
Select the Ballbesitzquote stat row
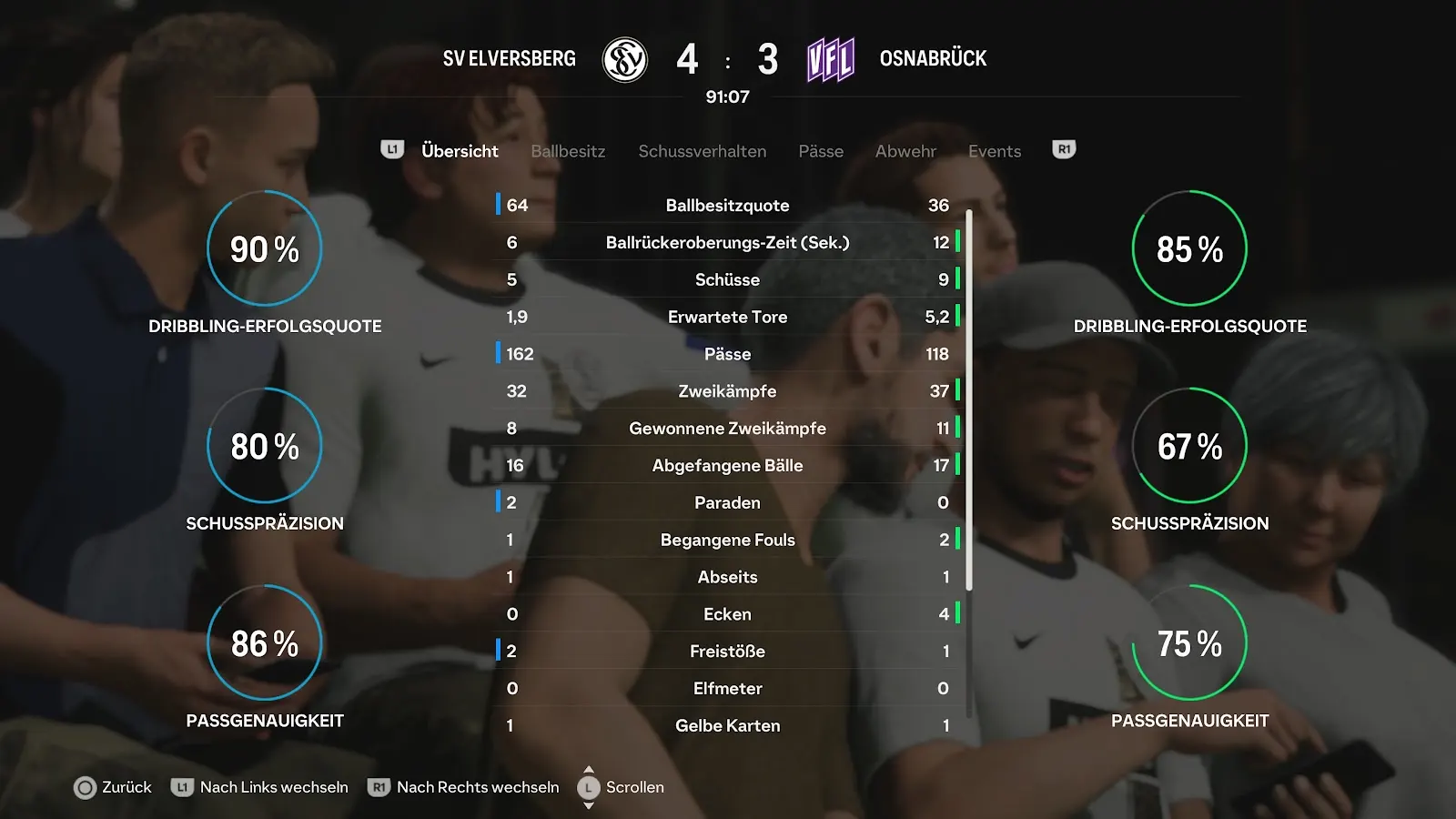(x=727, y=206)
